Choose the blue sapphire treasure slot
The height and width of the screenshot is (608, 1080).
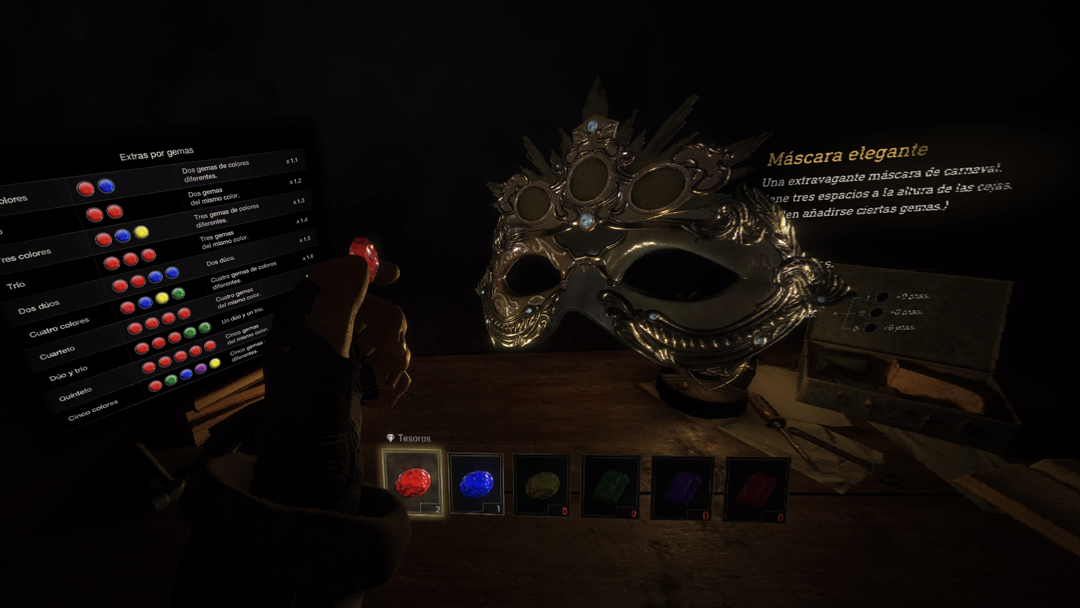point(476,484)
